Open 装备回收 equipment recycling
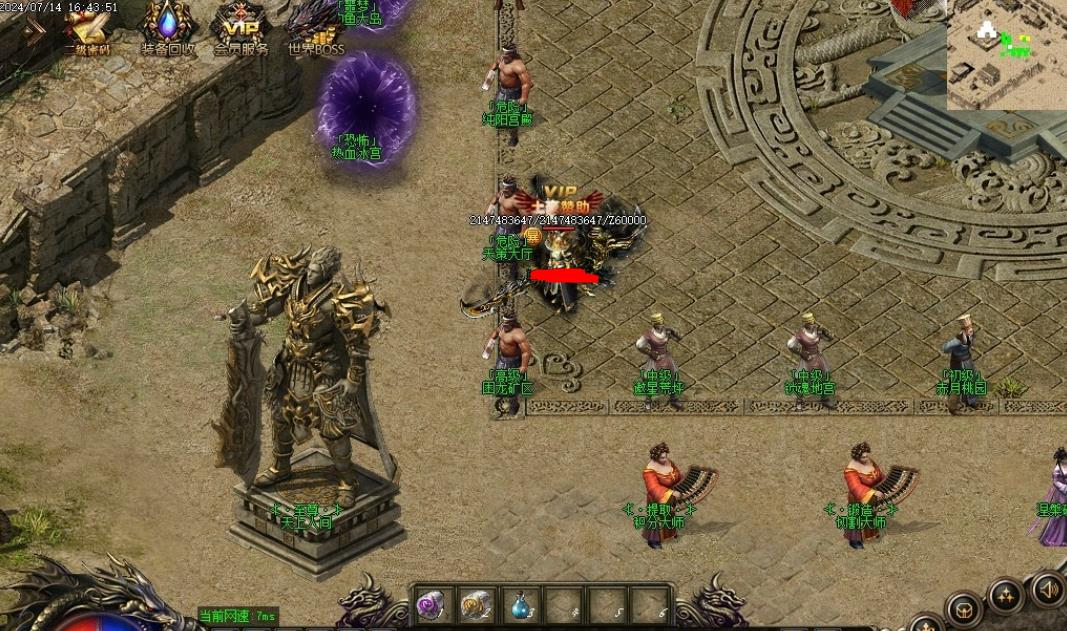This screenshot has height=631, width=1067. [167, 26]
